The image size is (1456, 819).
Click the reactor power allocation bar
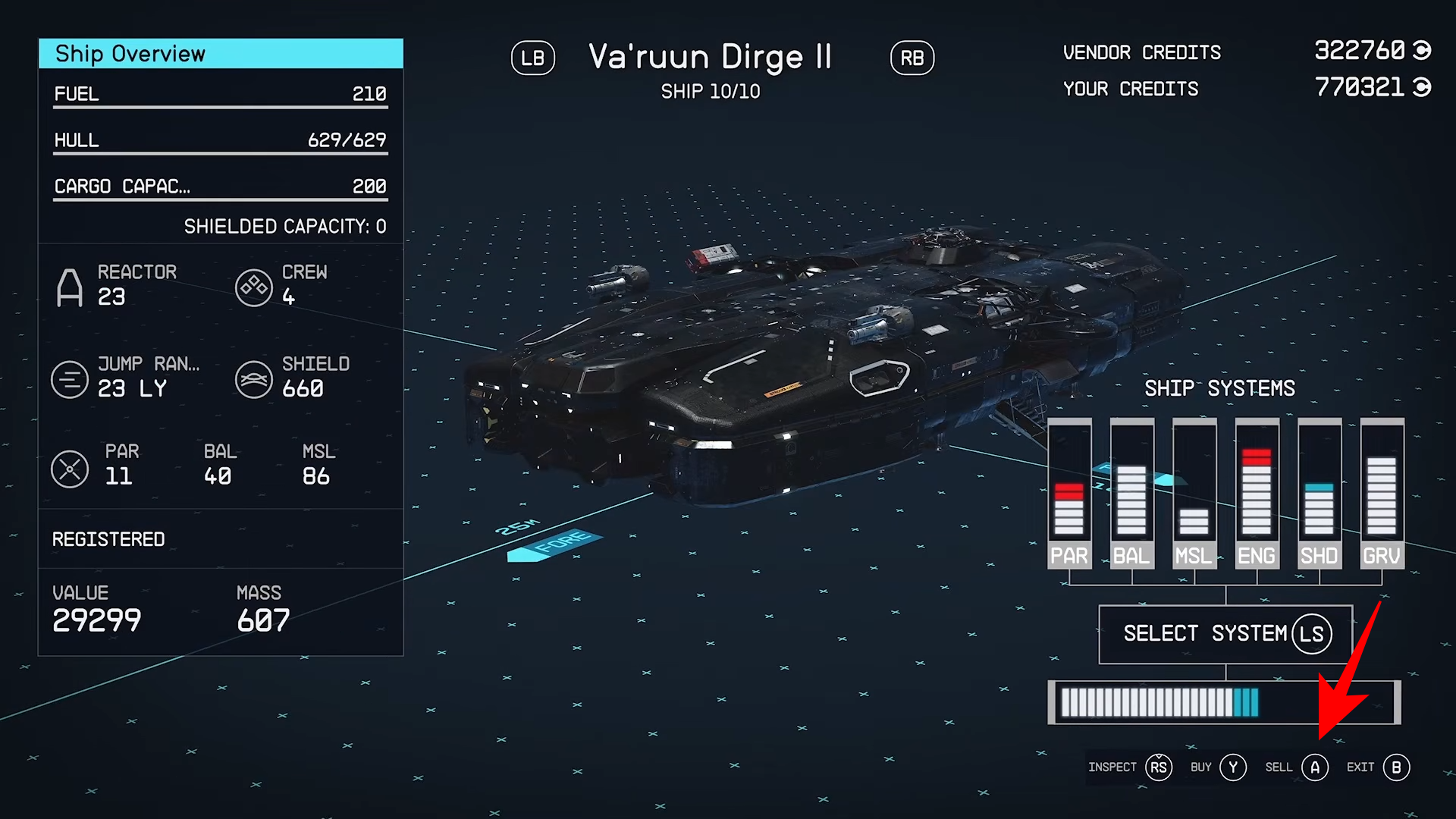click(x=1224, y=702)
